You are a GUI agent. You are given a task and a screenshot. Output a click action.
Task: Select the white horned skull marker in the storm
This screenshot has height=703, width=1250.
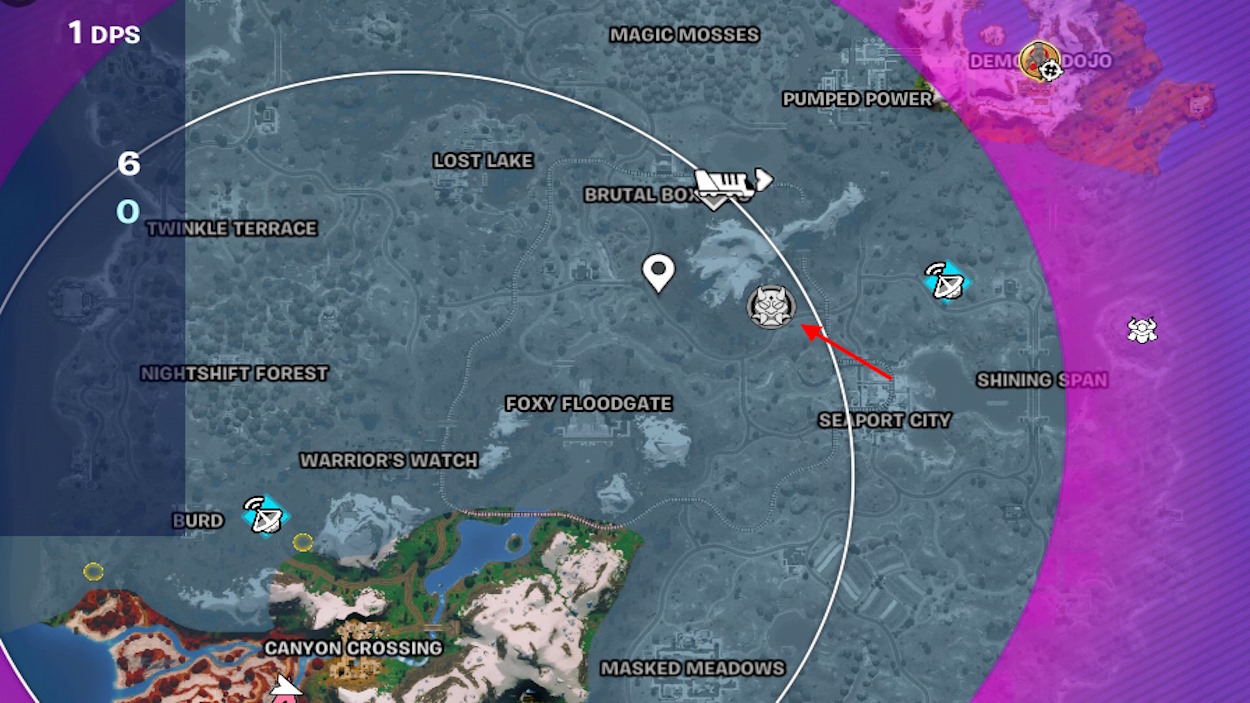pos(1142,330)
